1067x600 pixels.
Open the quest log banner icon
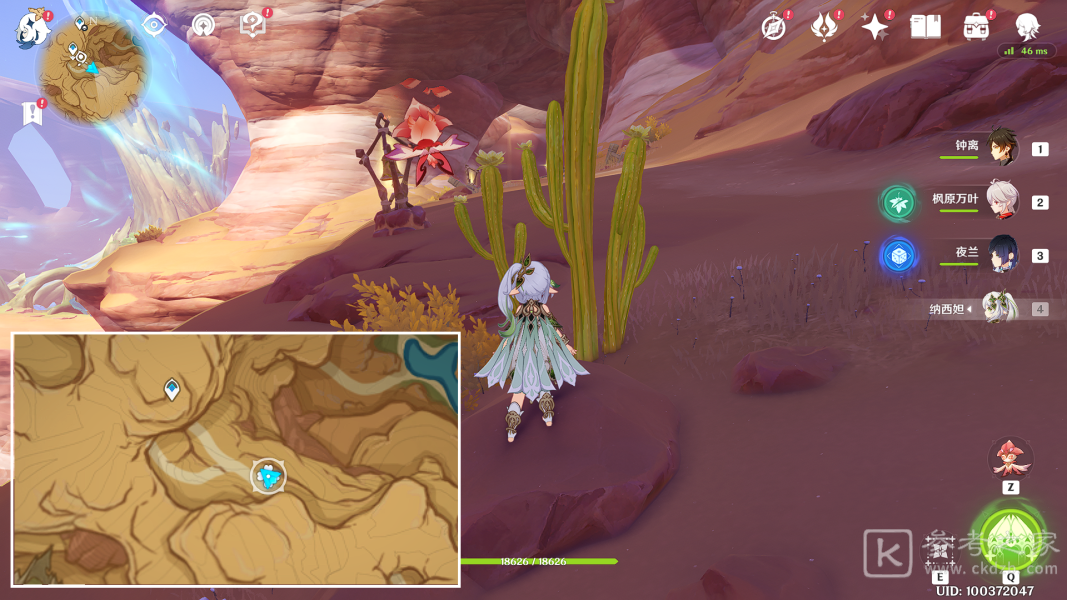[33, 113]
